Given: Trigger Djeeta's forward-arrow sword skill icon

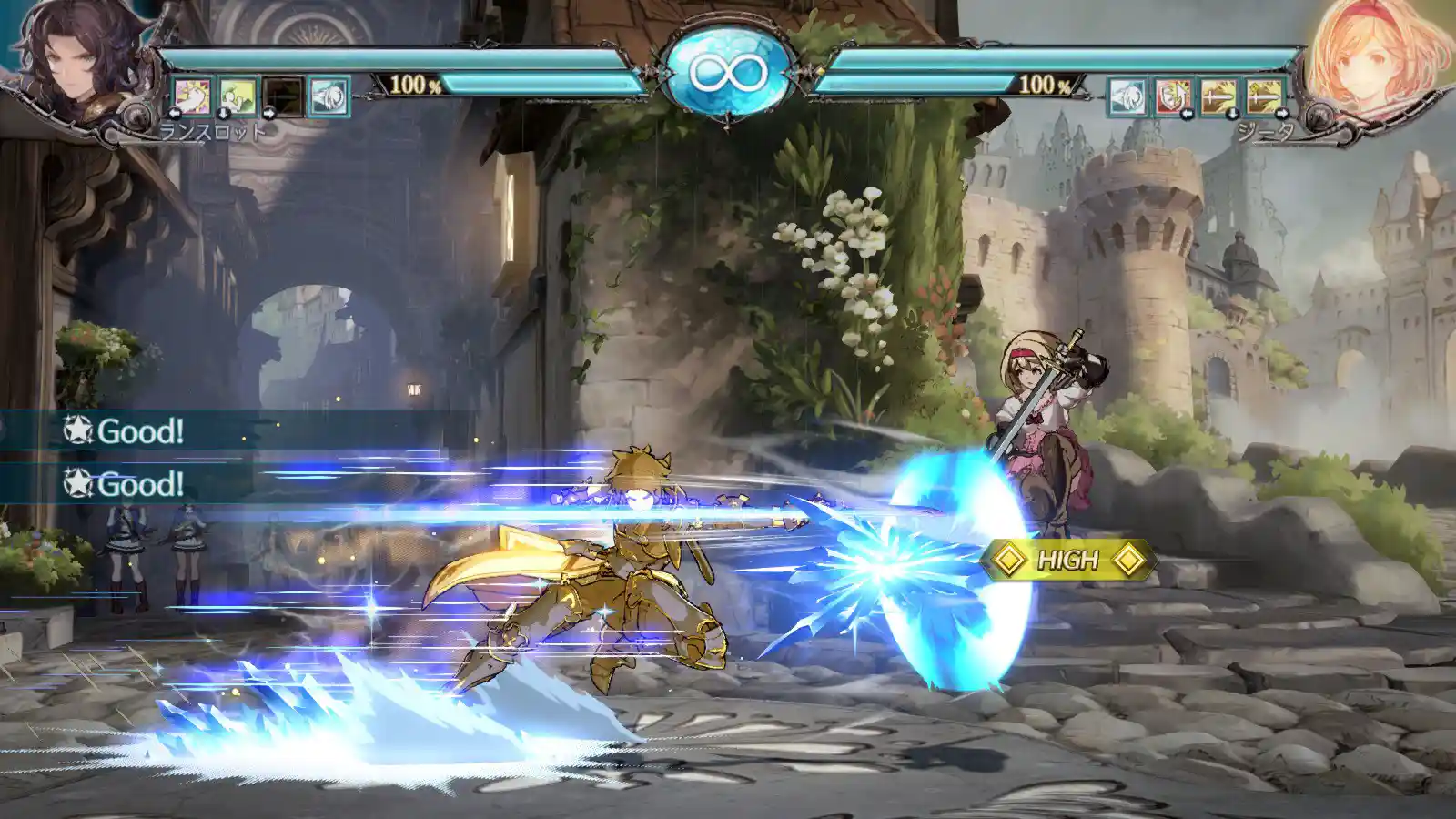Looking at the screenshot, I should (x=1264, y=96).
